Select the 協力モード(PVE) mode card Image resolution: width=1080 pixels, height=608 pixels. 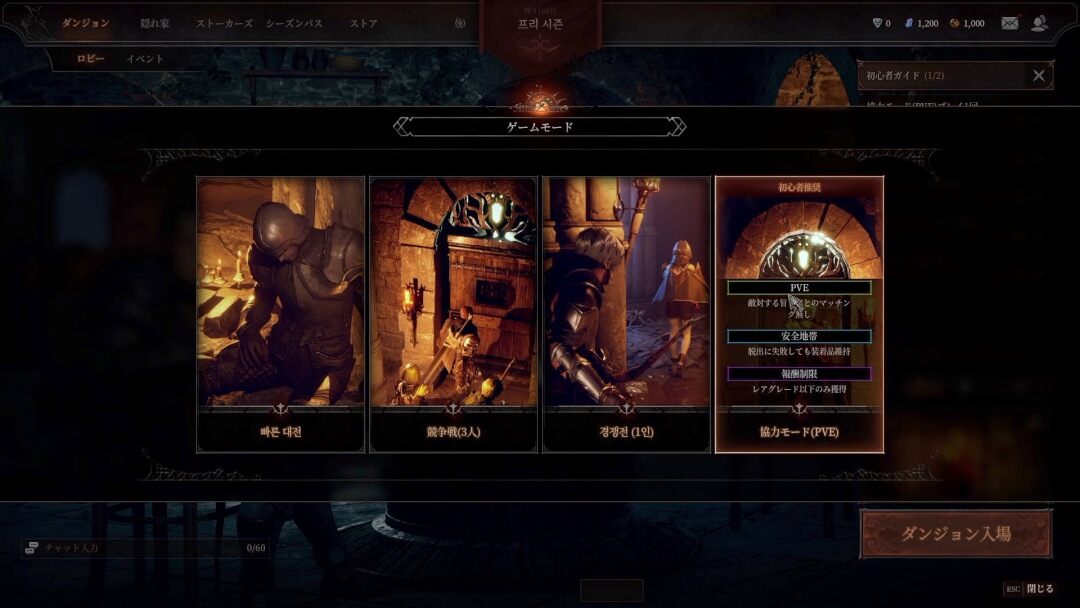coord(799,314)
